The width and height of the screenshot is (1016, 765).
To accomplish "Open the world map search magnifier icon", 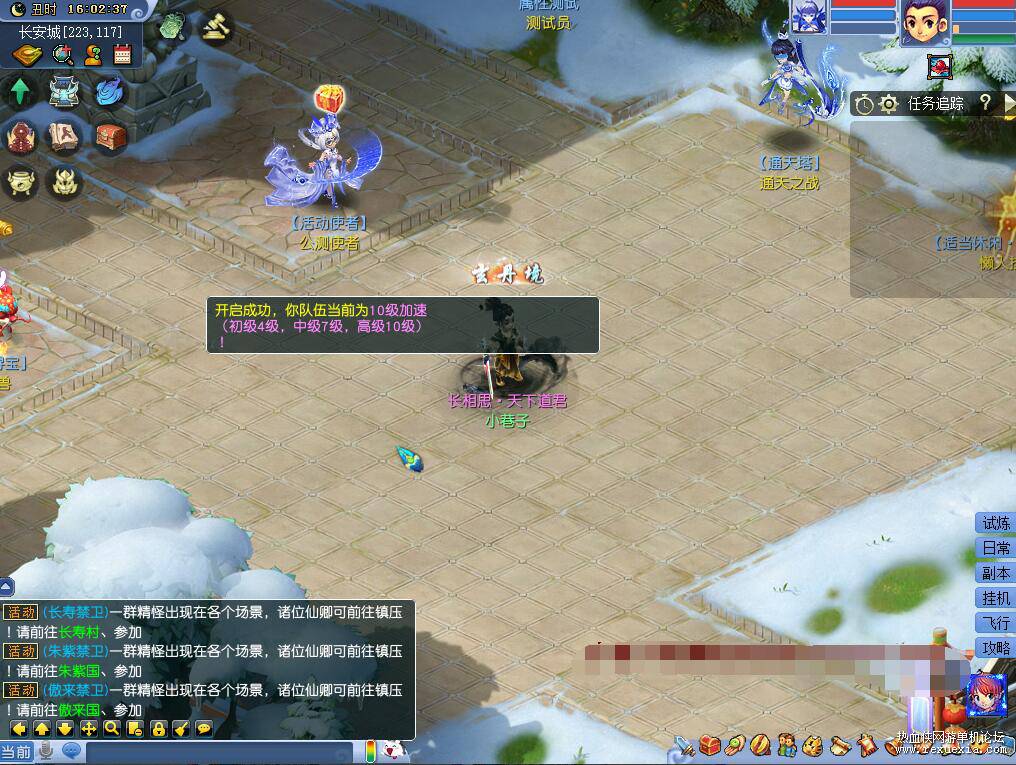I will (63, 54).
